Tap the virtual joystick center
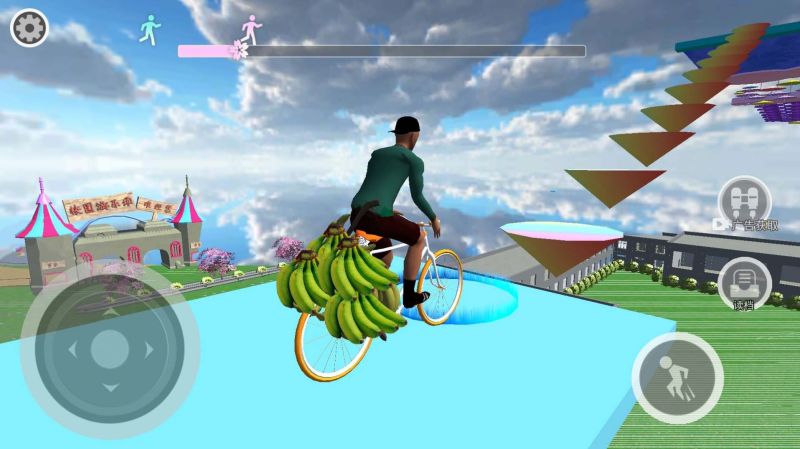This screenshot has height=449, width=800. (x=110, y=349)
